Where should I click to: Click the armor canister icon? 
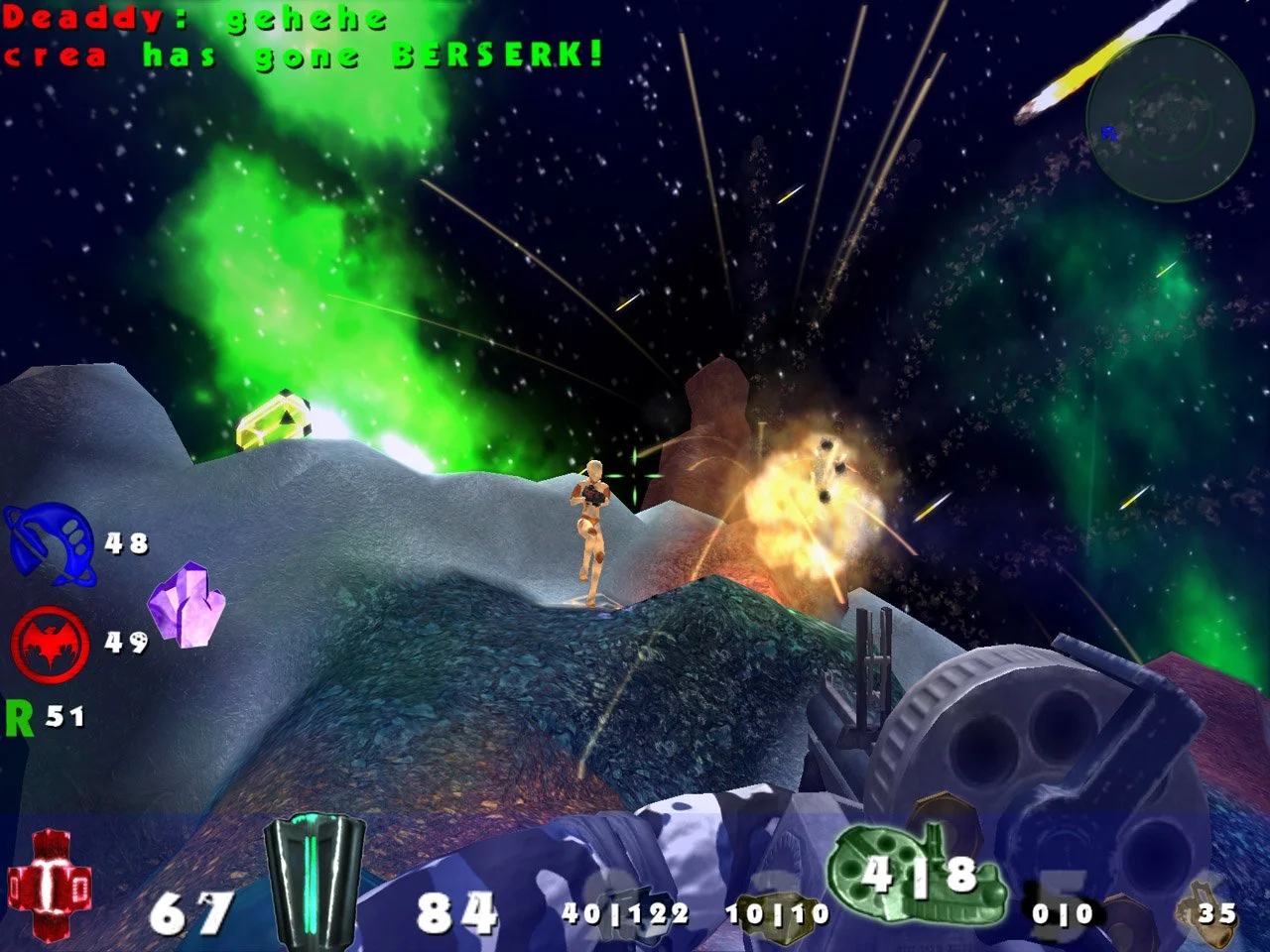click(315, 880)
